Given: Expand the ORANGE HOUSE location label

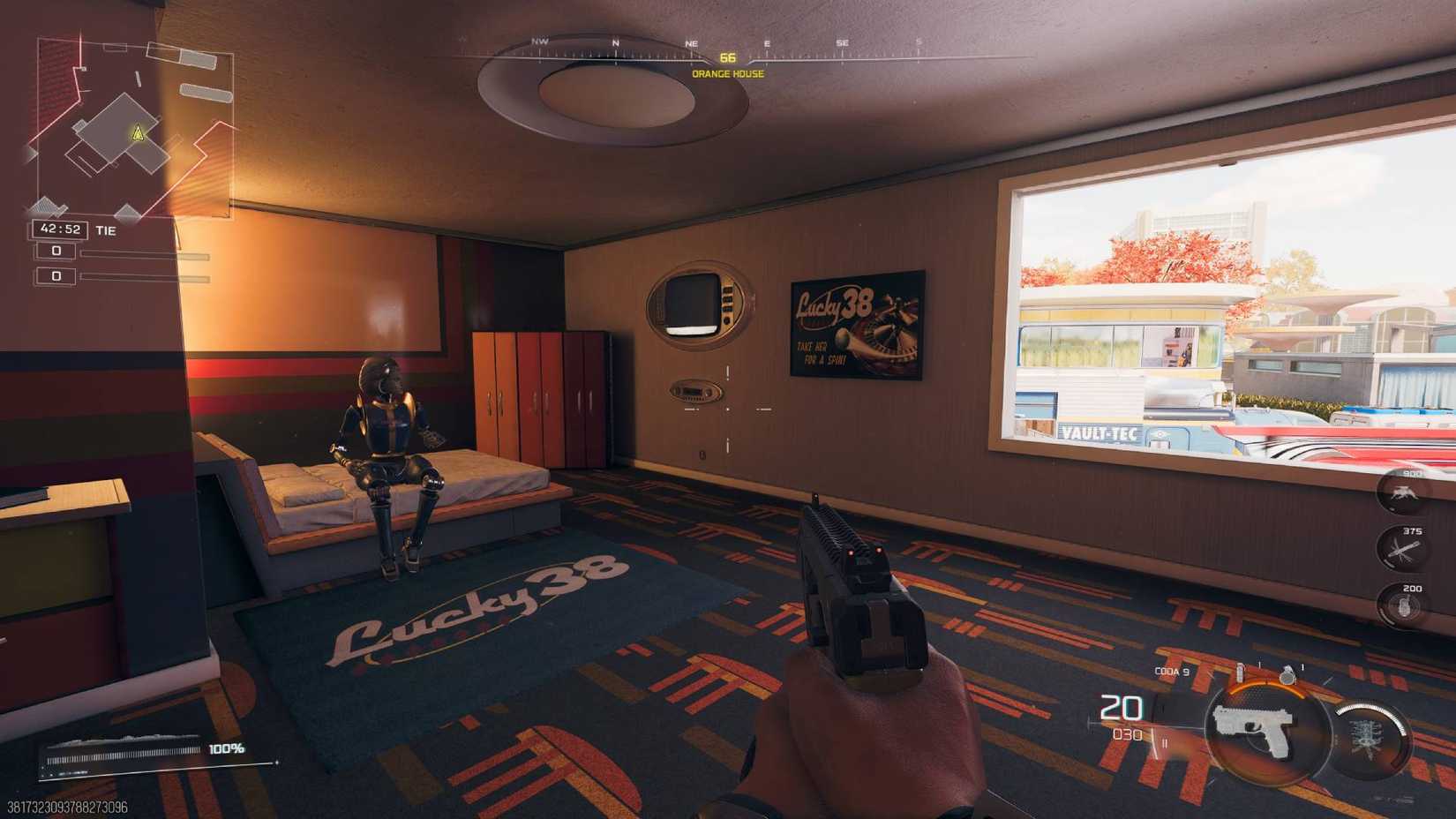Looking at the screenshot, I should click(x=726, y=75).
